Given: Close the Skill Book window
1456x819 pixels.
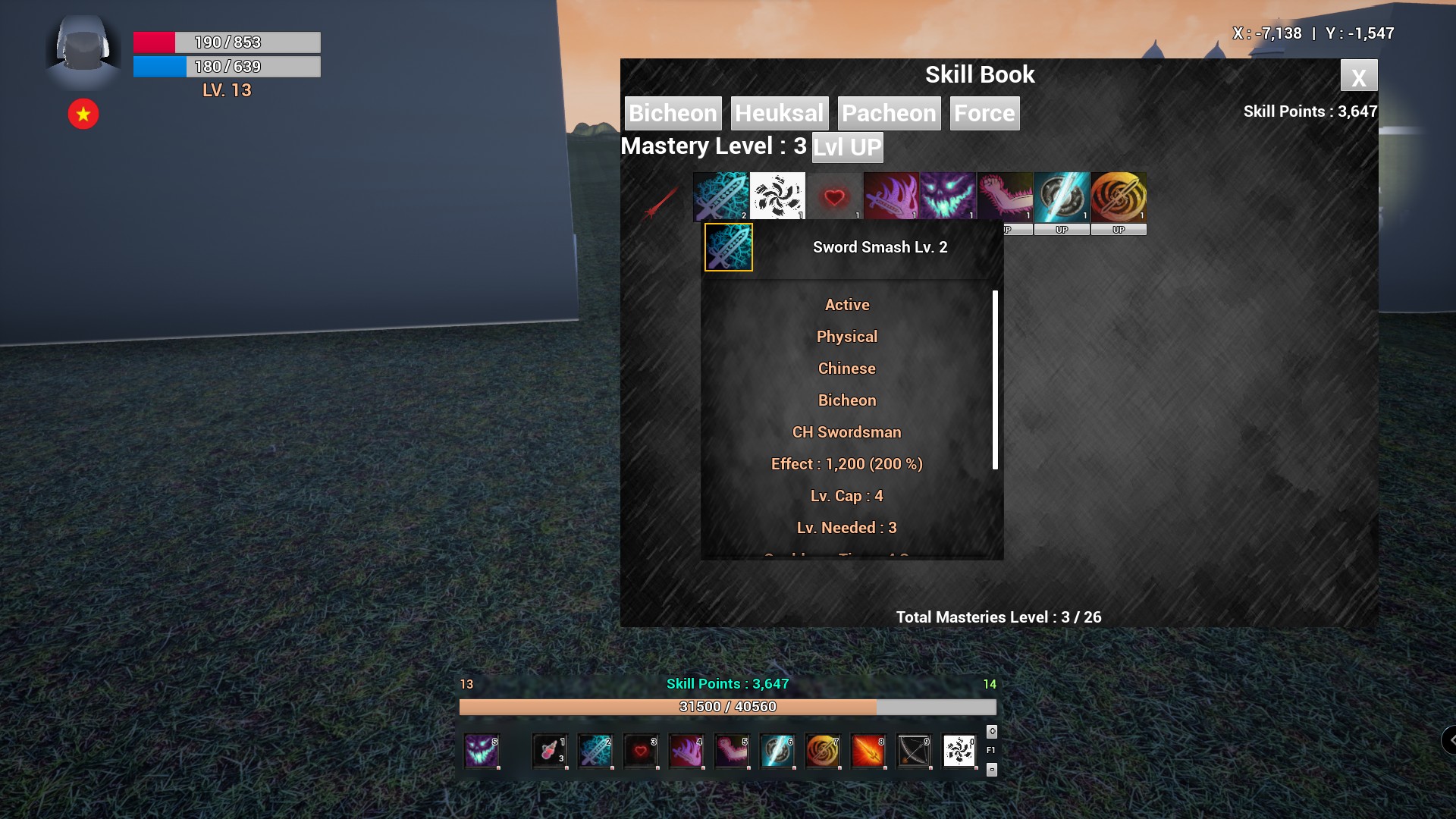Looking at the screenshot, I should 1359,76.
